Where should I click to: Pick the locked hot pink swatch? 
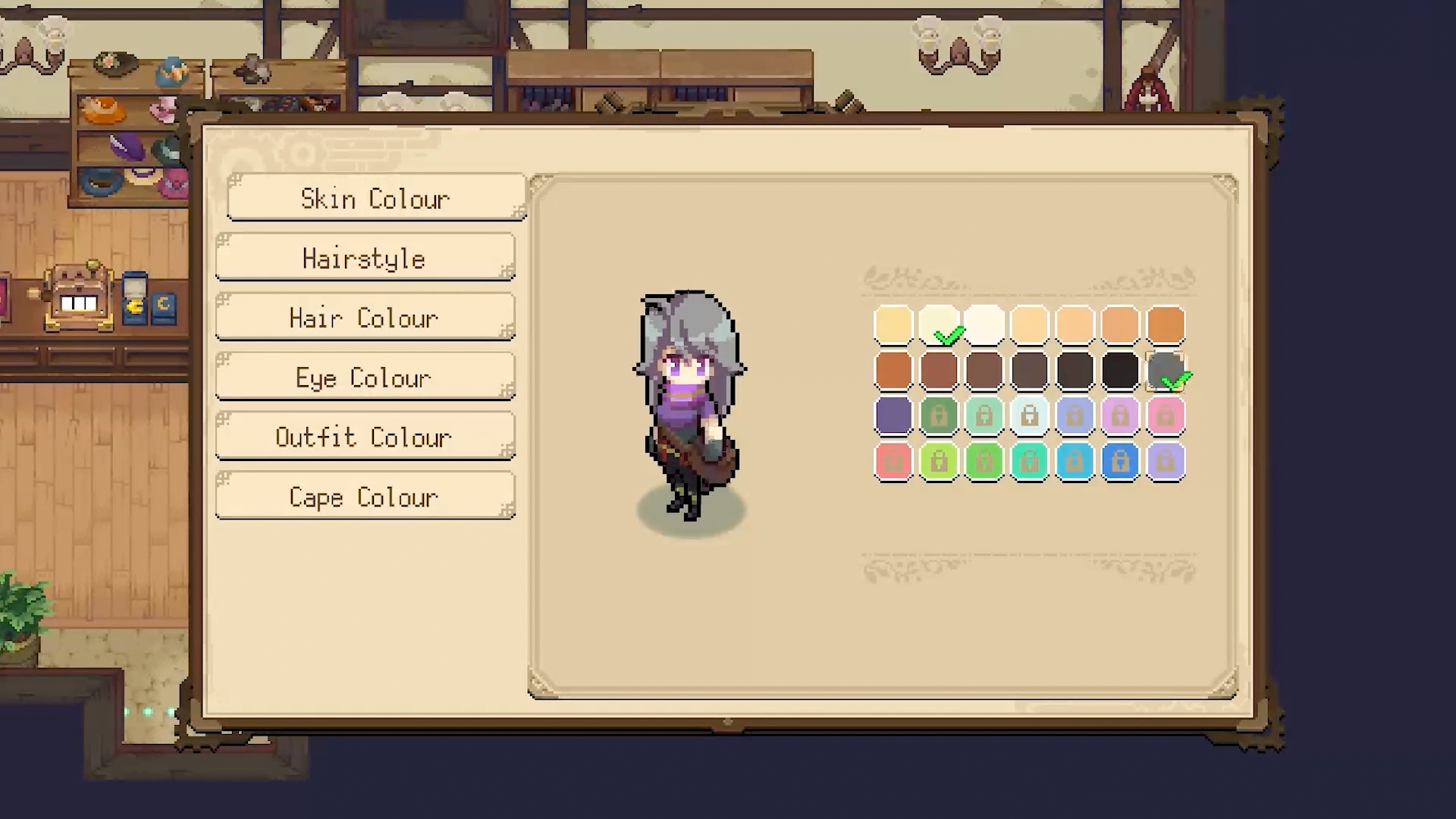1166,416
